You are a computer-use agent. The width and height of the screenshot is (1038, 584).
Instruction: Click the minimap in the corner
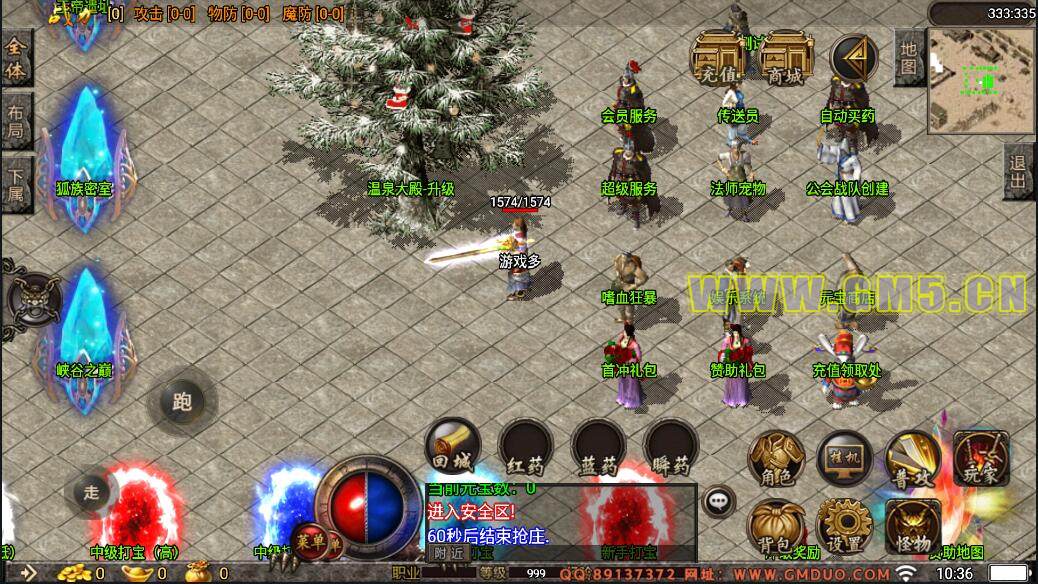[980, 78]
